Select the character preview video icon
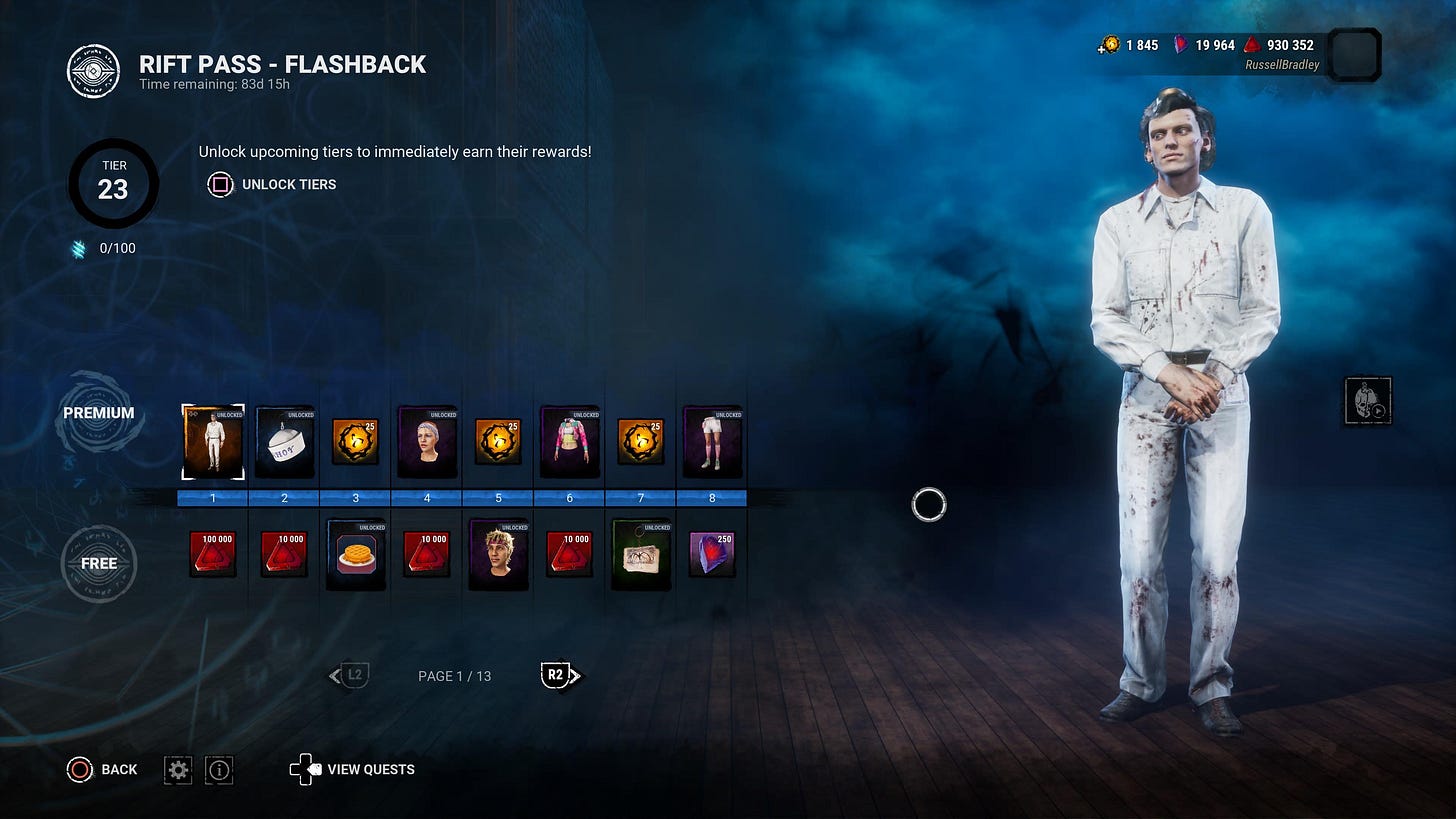Viewport: 1456px width, 819px height. tap(1367, 399)
